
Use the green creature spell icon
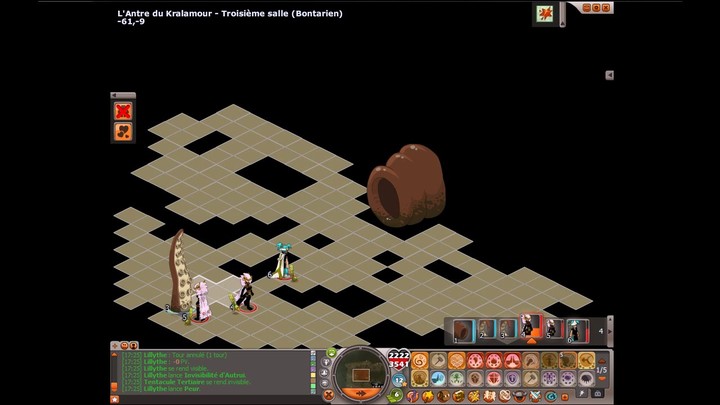pos(457,379)
